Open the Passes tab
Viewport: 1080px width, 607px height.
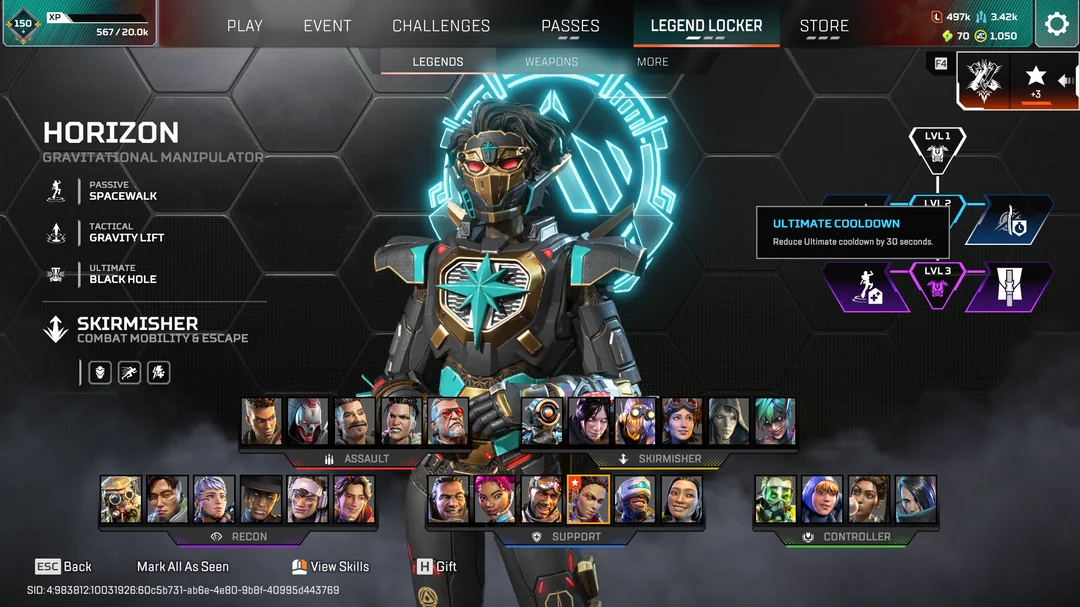coord(570,26)
